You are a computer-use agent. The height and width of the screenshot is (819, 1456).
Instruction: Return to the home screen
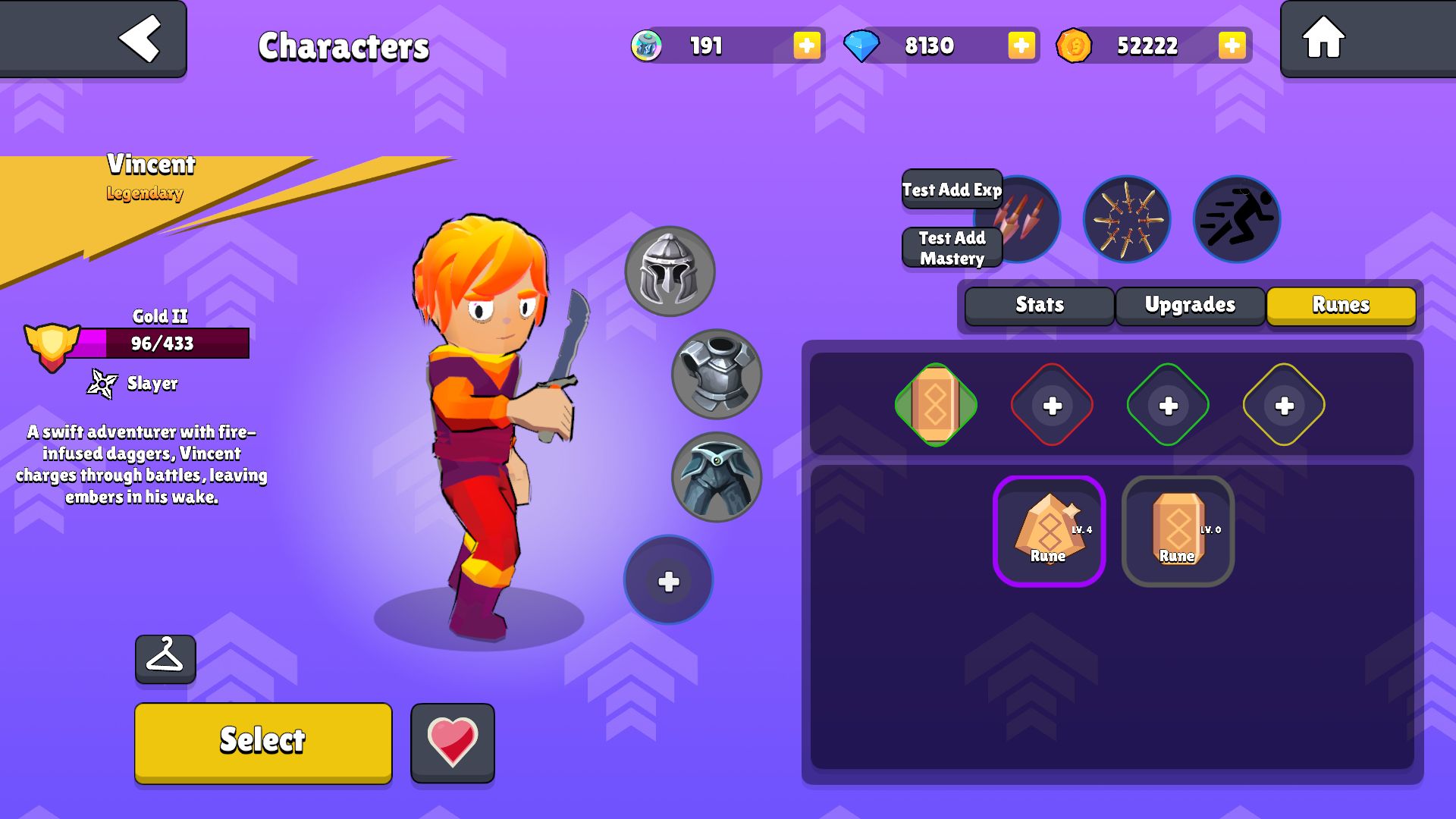[1323, 38]
